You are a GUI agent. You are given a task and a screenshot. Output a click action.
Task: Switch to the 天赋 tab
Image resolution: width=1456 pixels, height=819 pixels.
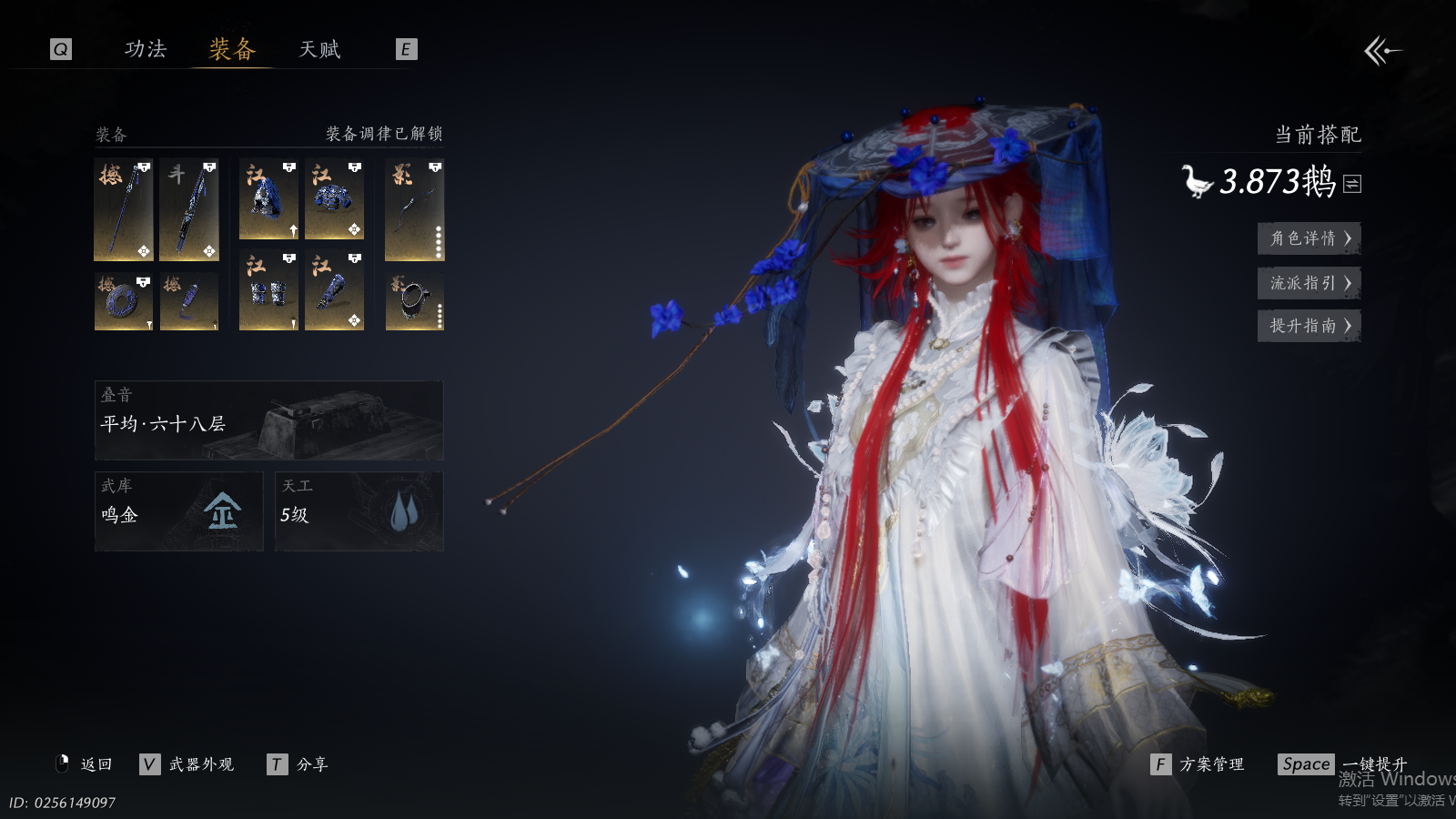pos(319,49)
